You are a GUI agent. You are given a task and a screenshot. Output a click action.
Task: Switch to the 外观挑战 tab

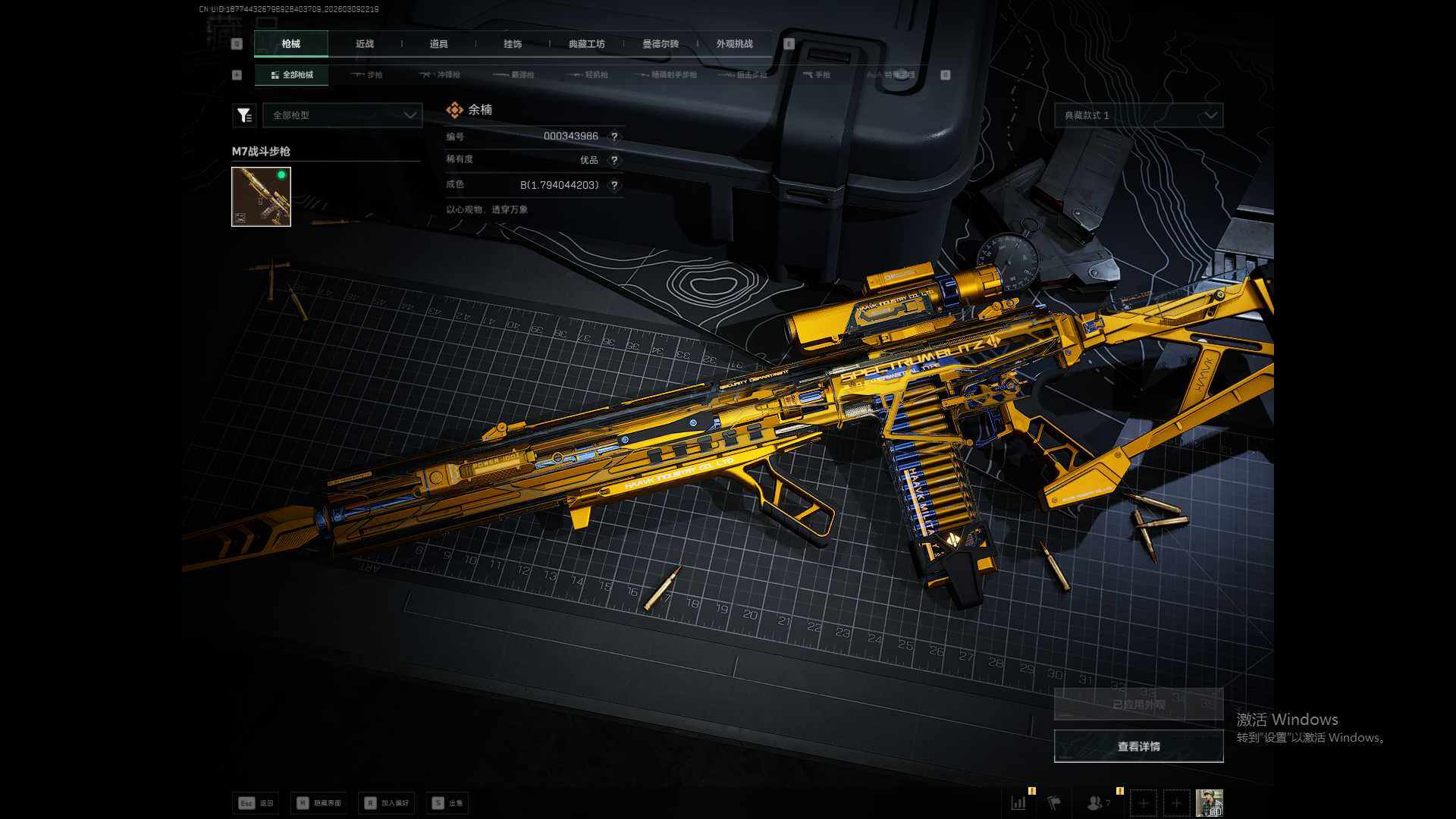[734, 44]
